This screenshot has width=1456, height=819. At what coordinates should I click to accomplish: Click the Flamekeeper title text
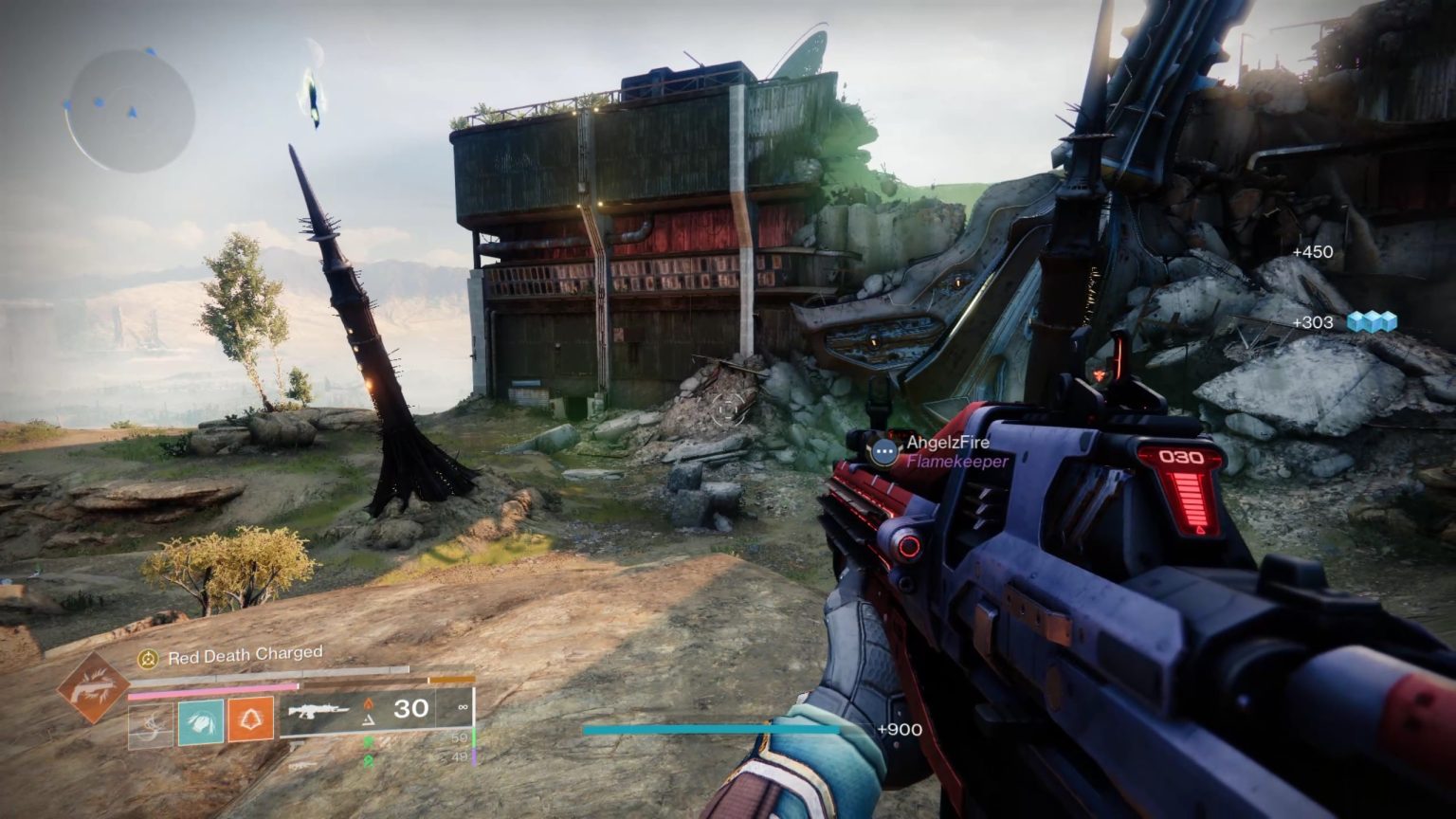[957, 463]
